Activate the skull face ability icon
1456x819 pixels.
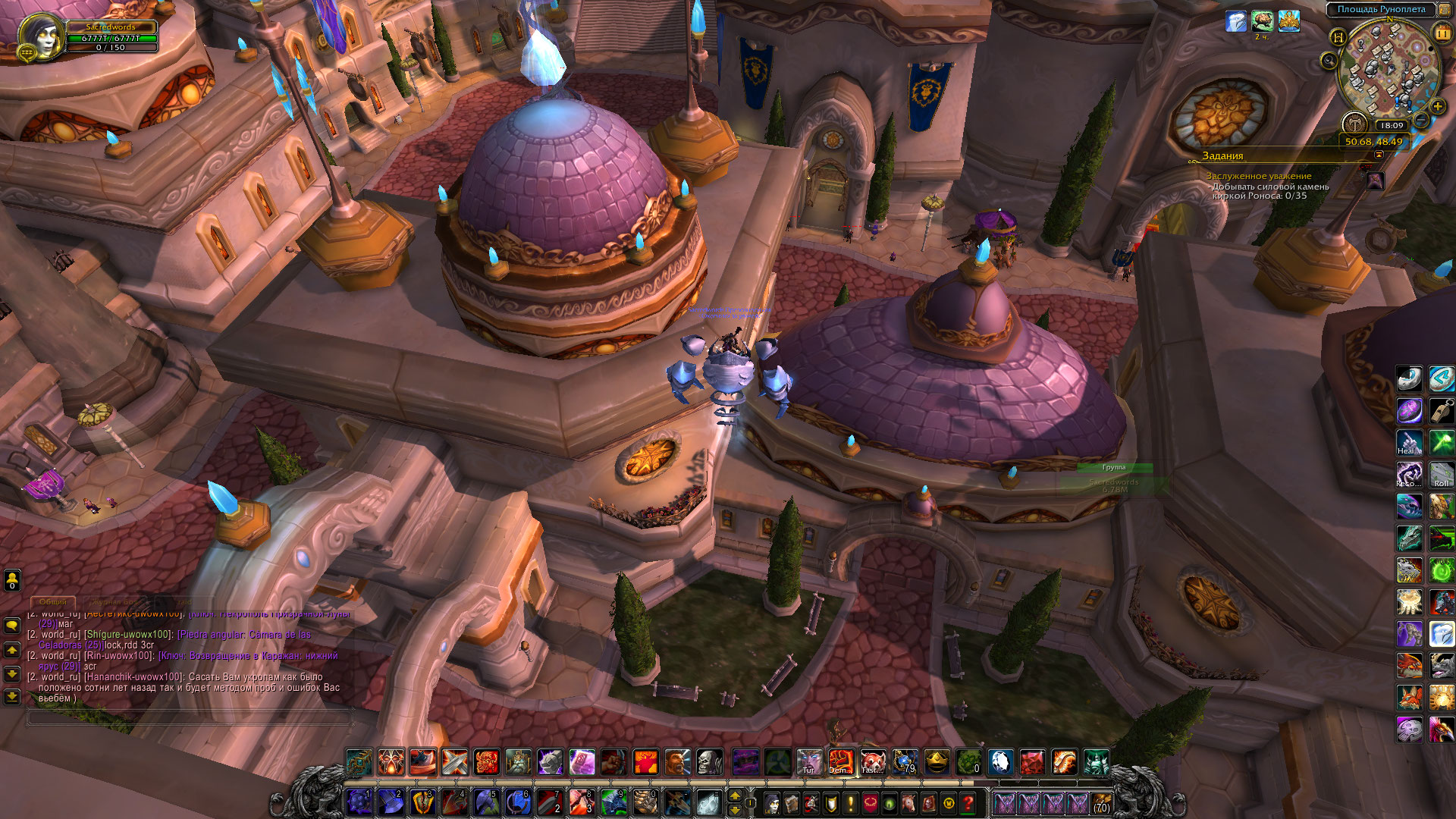pos(710,762)
